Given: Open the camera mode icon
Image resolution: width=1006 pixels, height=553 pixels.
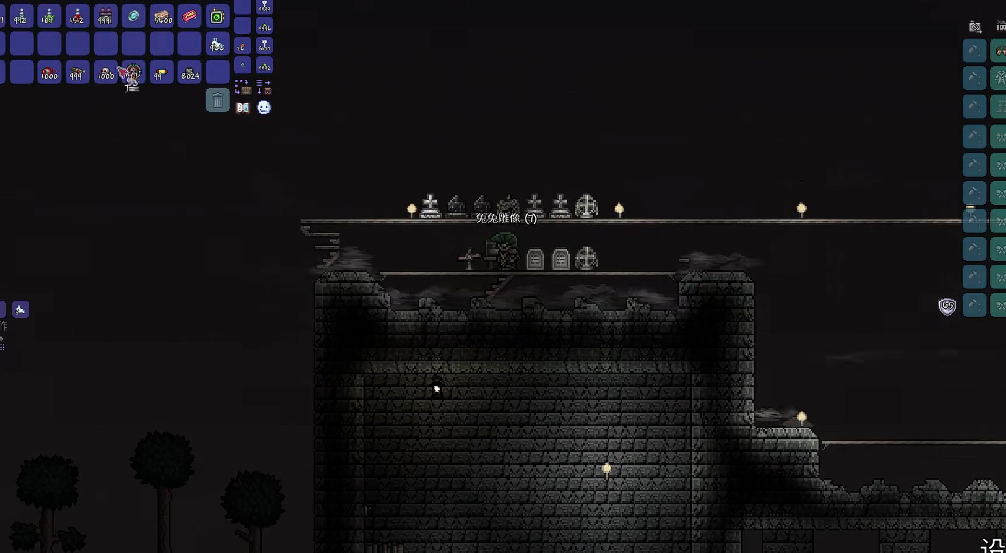Looking at the screenshot, I should [975, 27].
